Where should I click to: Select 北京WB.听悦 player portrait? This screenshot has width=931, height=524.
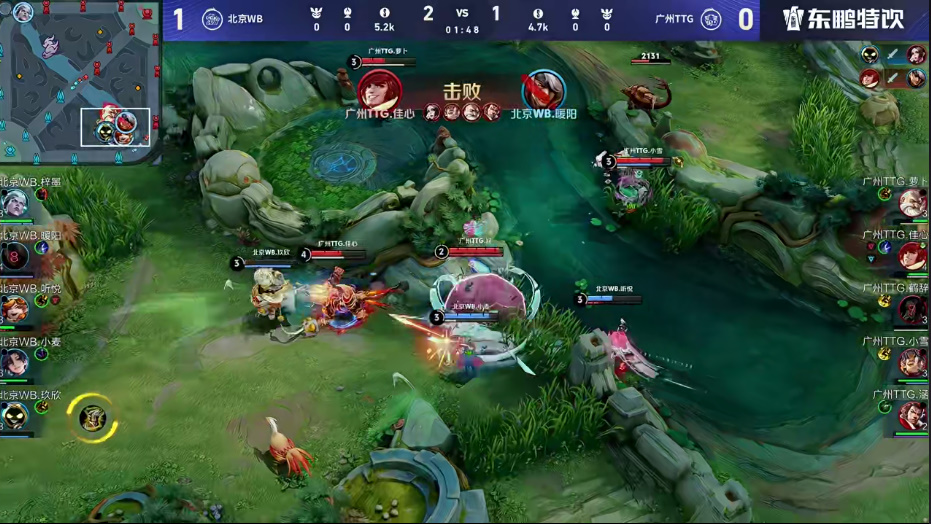pos(14,310)
